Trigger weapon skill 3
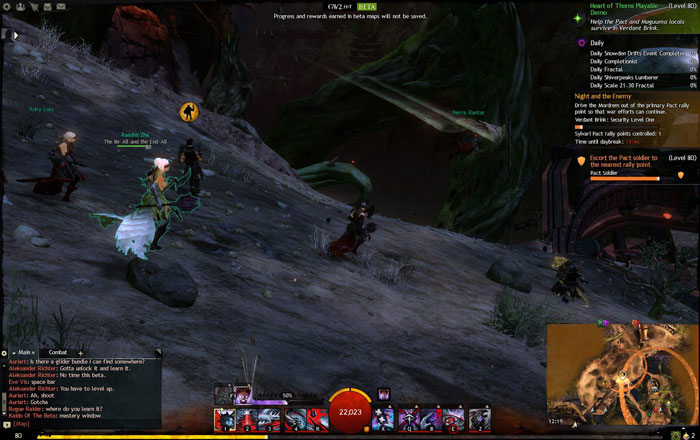This screenshot has height=440, width=700. [x=270, y=419]
